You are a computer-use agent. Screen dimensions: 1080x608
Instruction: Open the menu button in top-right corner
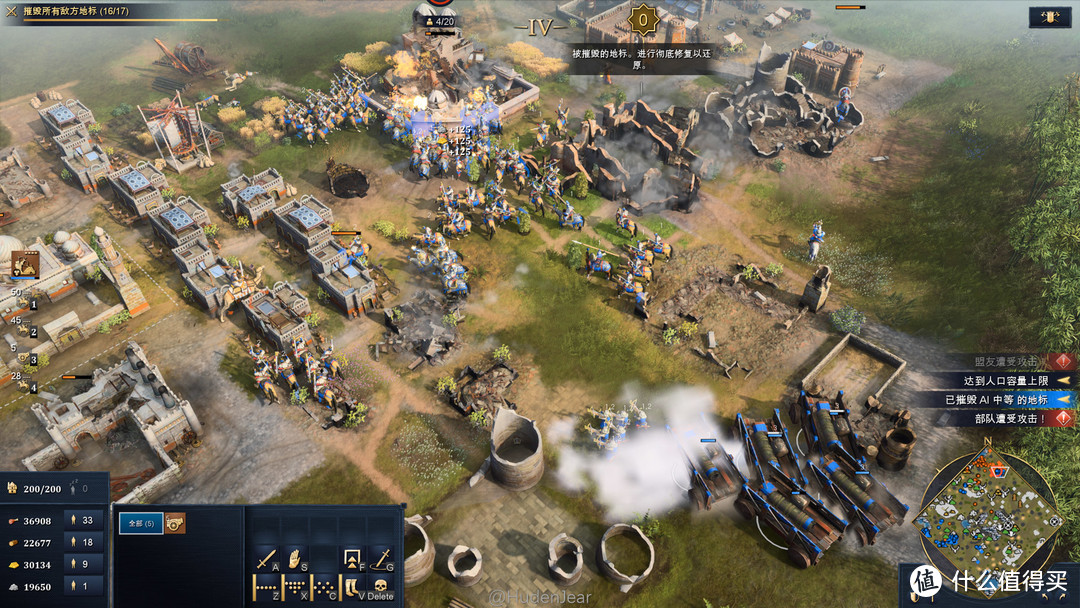(x=1051, y=17)
